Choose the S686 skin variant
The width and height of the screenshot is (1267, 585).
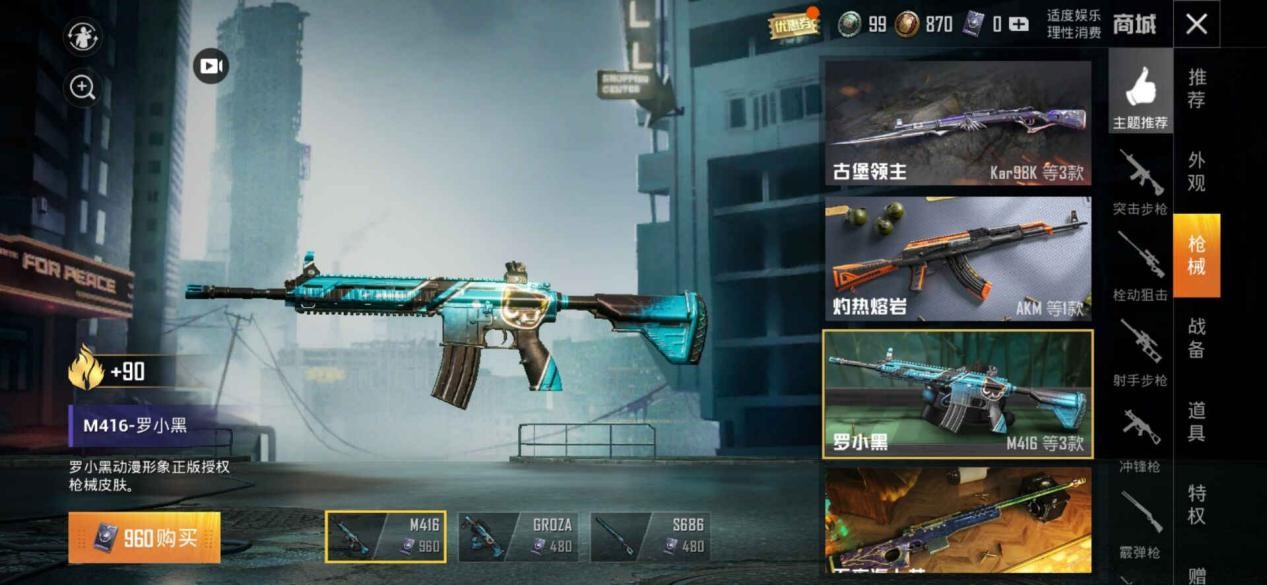click(x=650, y=536)
